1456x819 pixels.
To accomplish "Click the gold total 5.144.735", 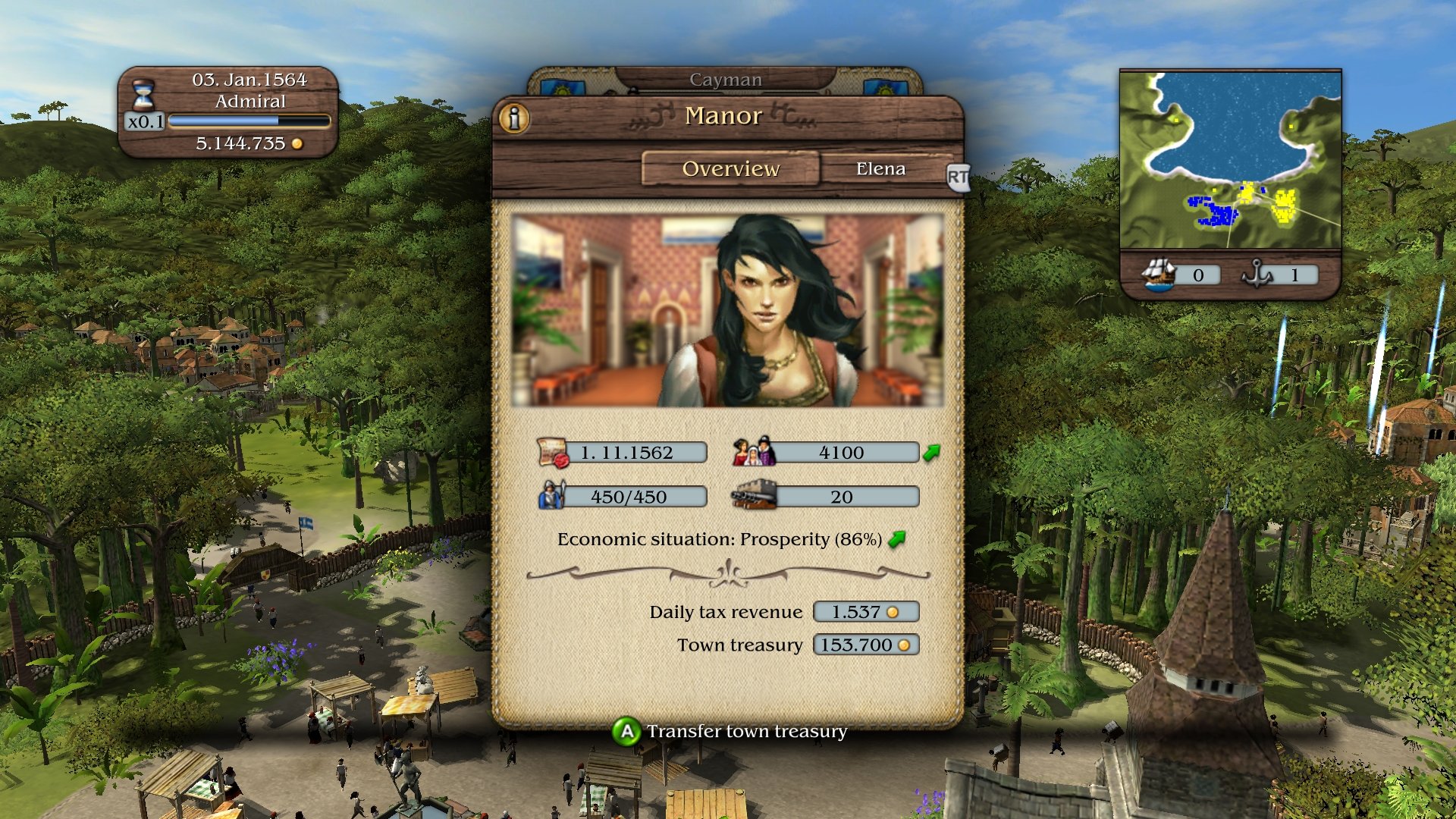I will tap(242, 143).
